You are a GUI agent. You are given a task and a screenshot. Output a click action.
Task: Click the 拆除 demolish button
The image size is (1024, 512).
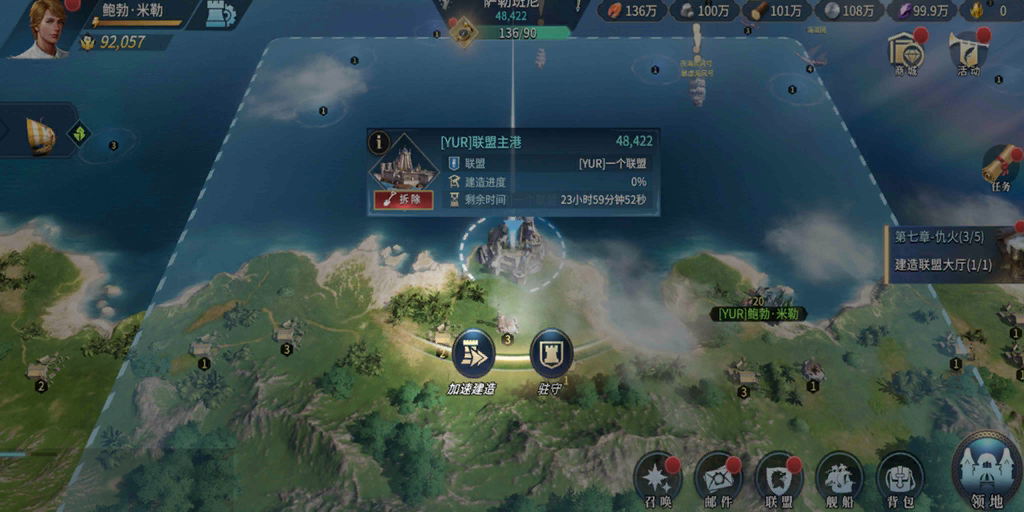[x=403, y=200]
